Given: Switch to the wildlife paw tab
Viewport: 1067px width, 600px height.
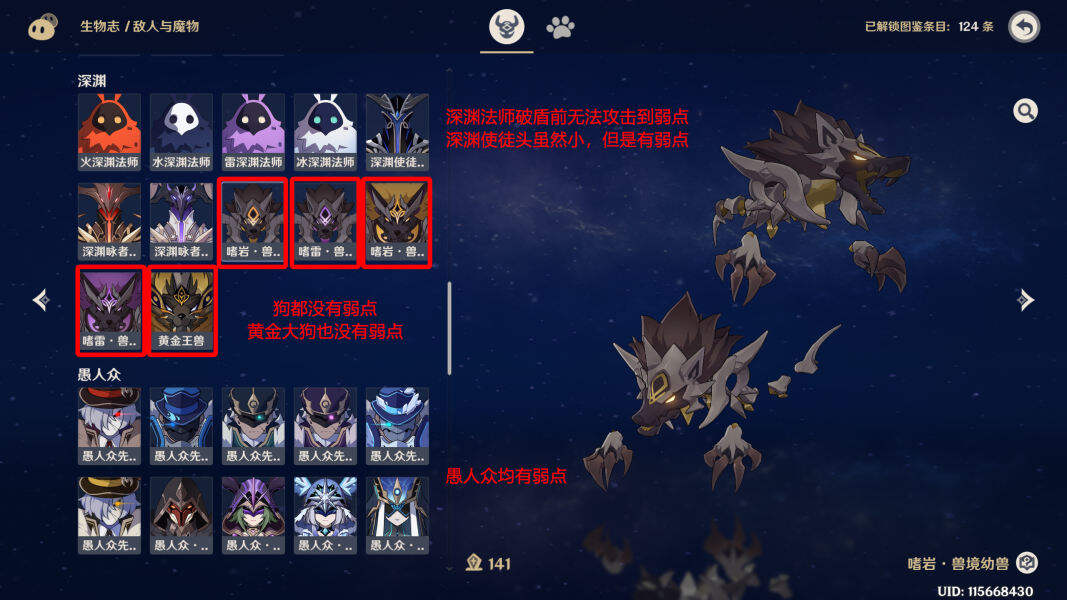Looking at the screenshot, I should 560,27.
